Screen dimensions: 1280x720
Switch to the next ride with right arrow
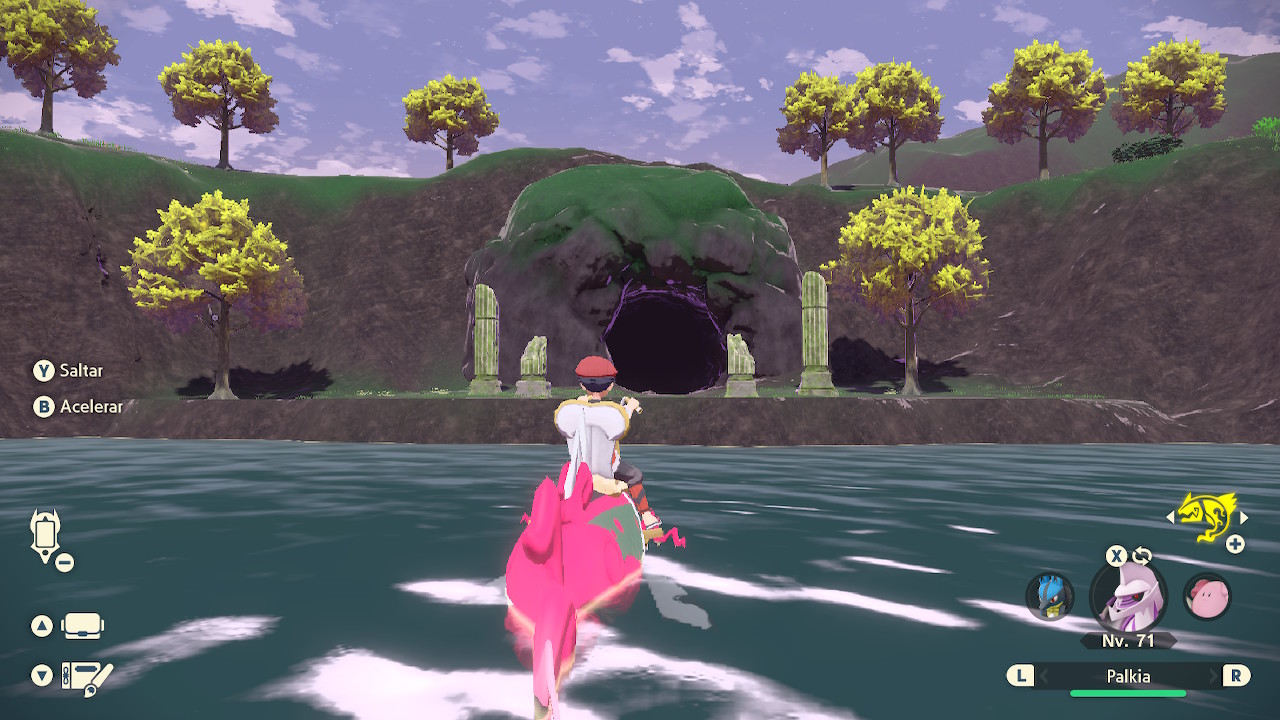1244,518
